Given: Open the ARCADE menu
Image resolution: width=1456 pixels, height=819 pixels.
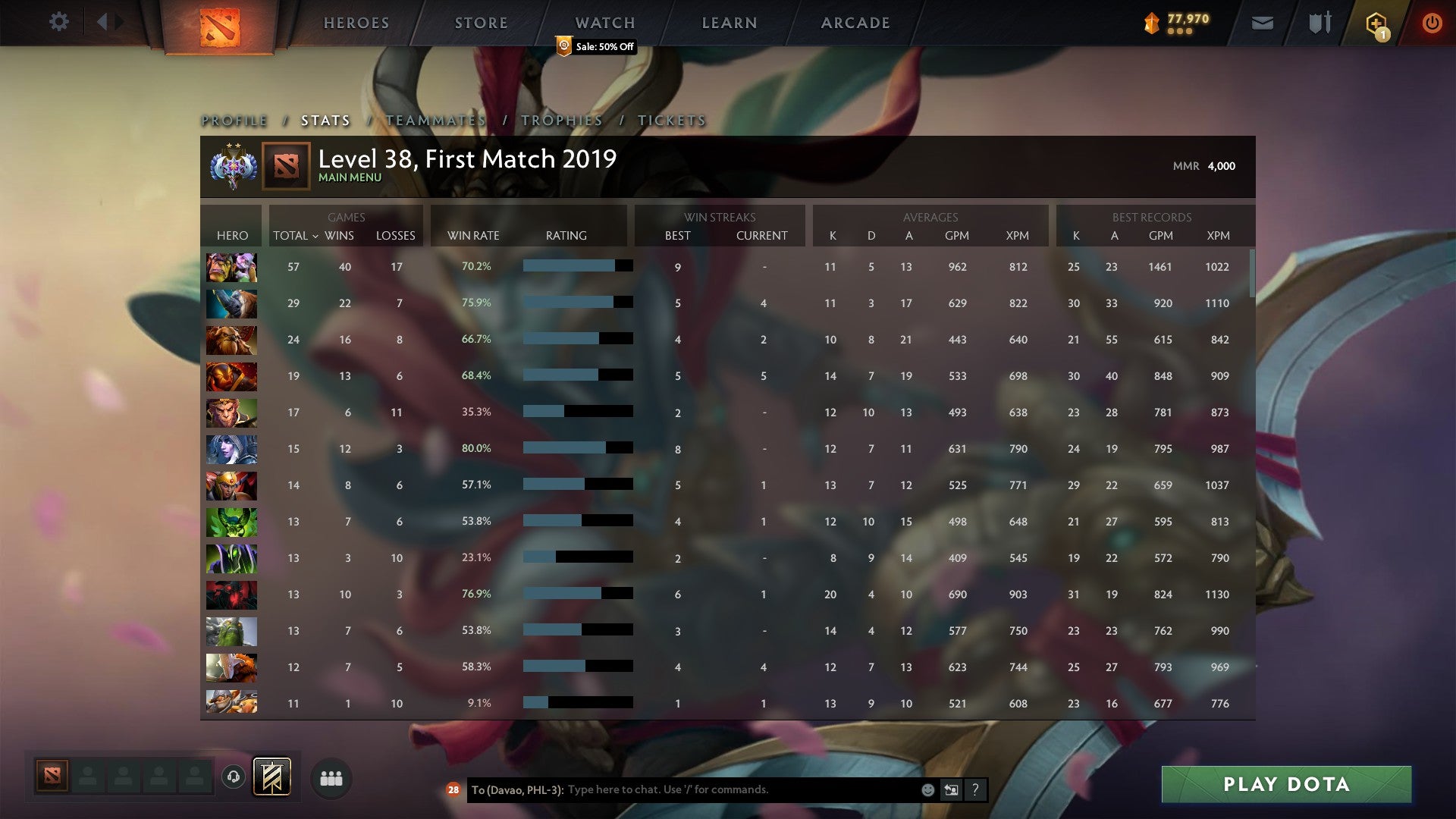Looking at the screenshot, I should 855,23.
